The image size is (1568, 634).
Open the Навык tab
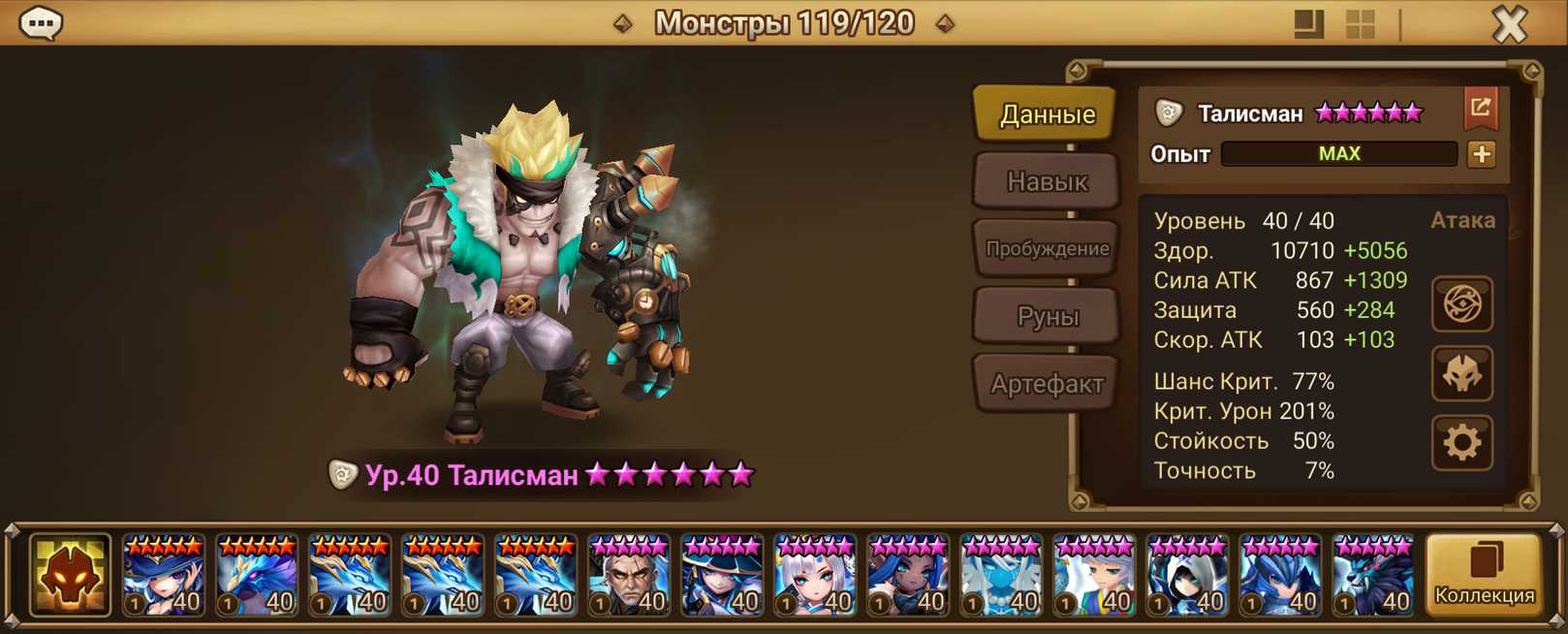[x=1047, y=181]
